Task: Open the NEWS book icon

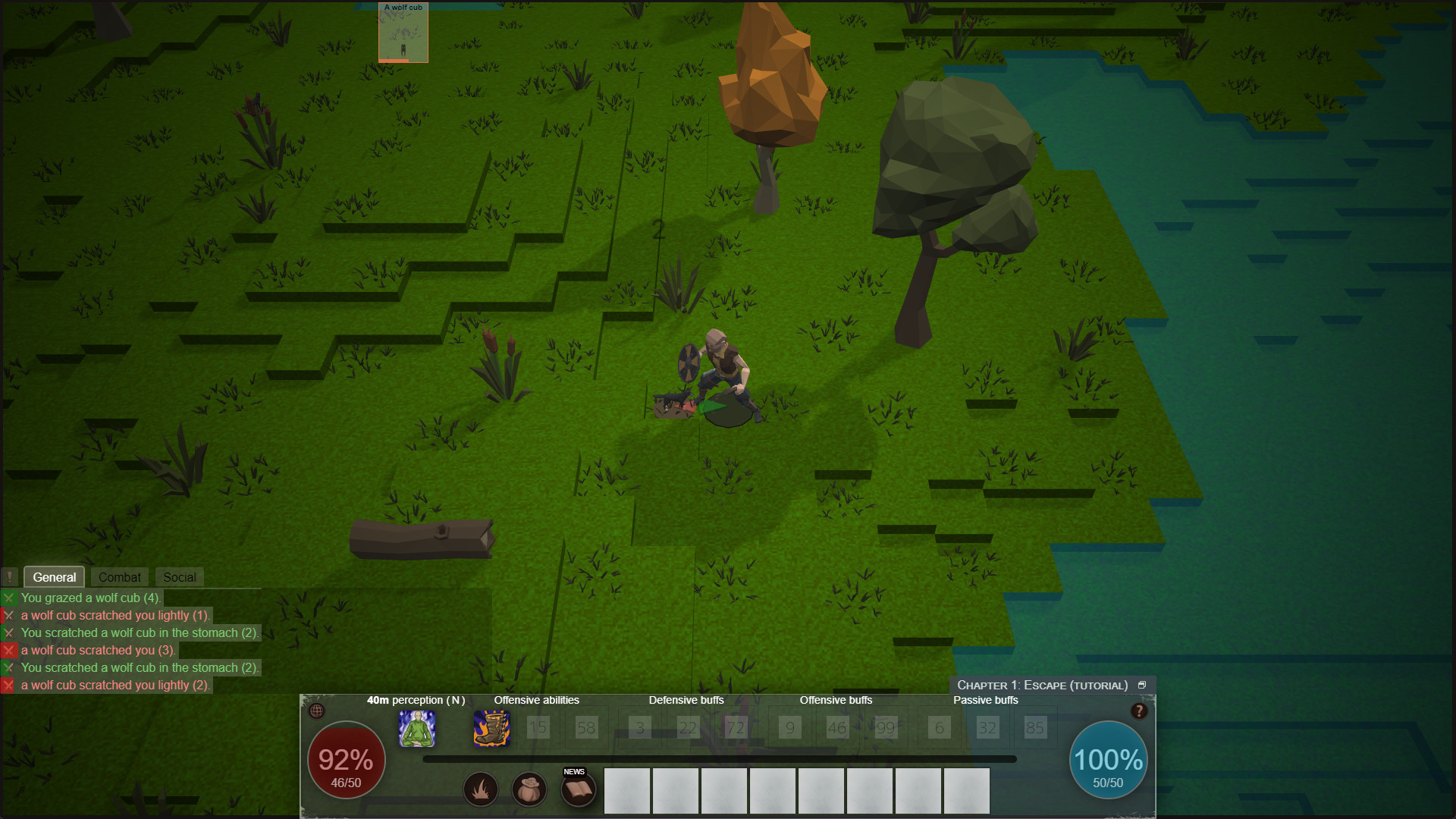Action: 577,789
